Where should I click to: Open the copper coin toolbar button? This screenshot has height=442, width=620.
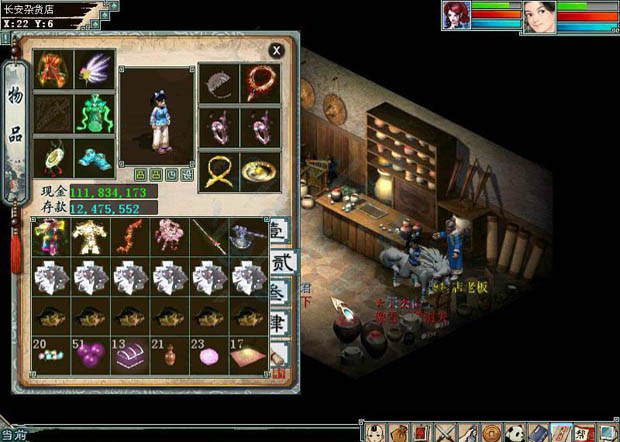click(x=492, y=432)
